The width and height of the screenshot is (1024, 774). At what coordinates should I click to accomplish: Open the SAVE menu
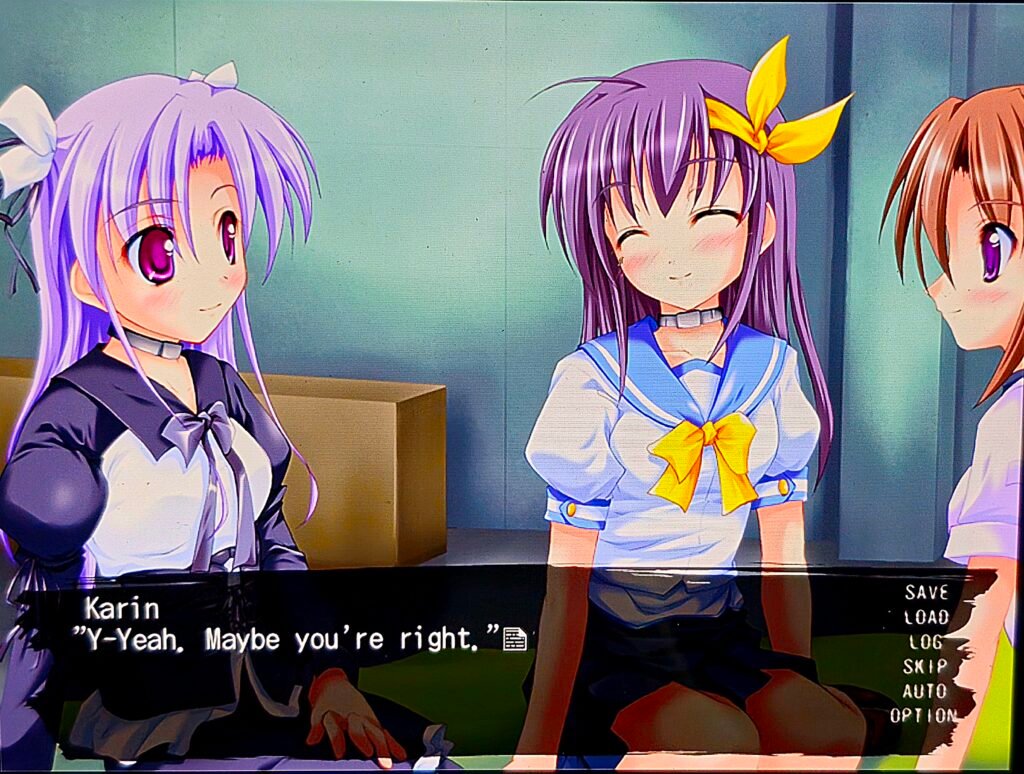coord(925,592)
